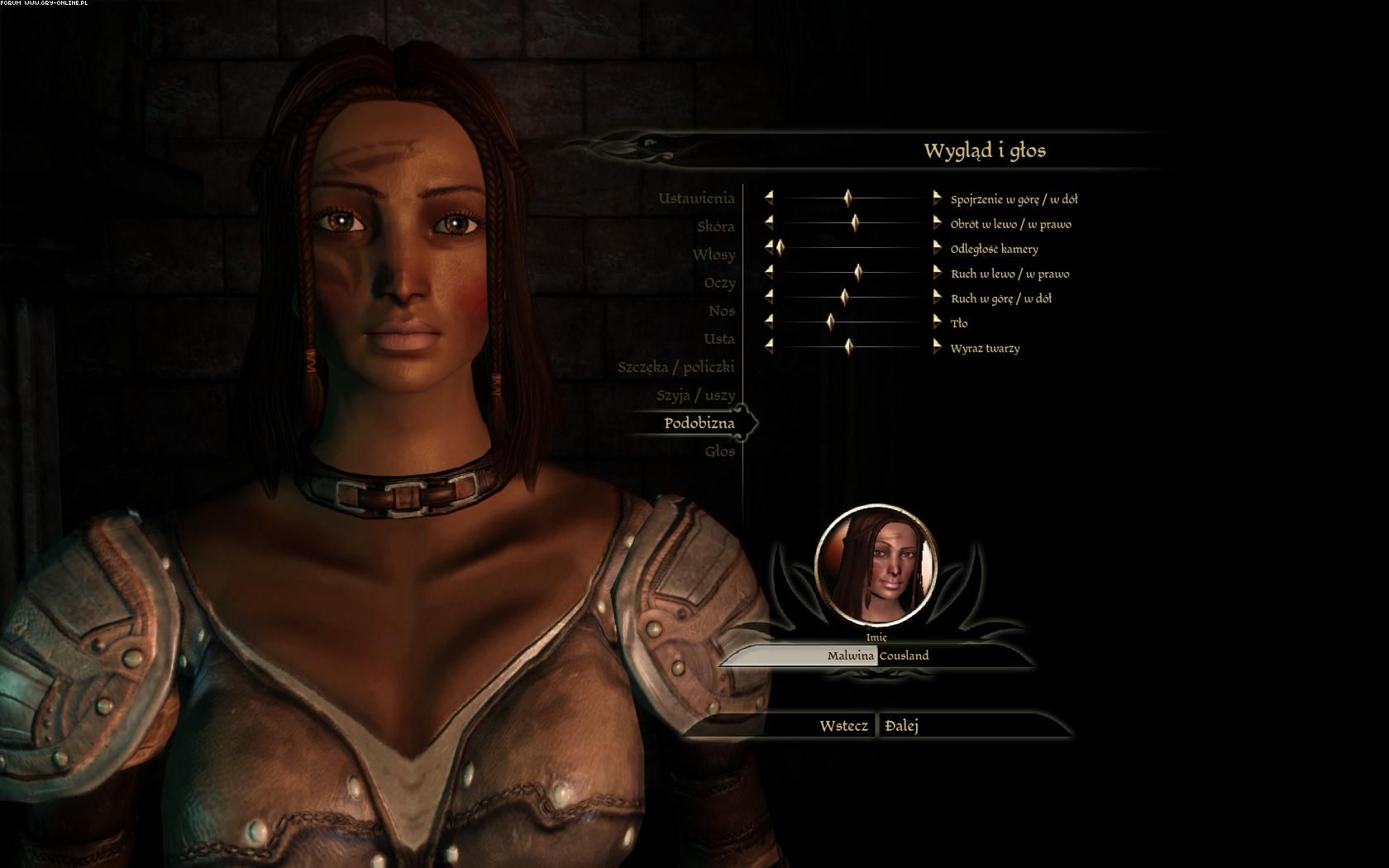The height and width of the screenshot is (868, 1389).
Task: Increase Odległość kamery with right arrow
Action: (x=937, y=248)
